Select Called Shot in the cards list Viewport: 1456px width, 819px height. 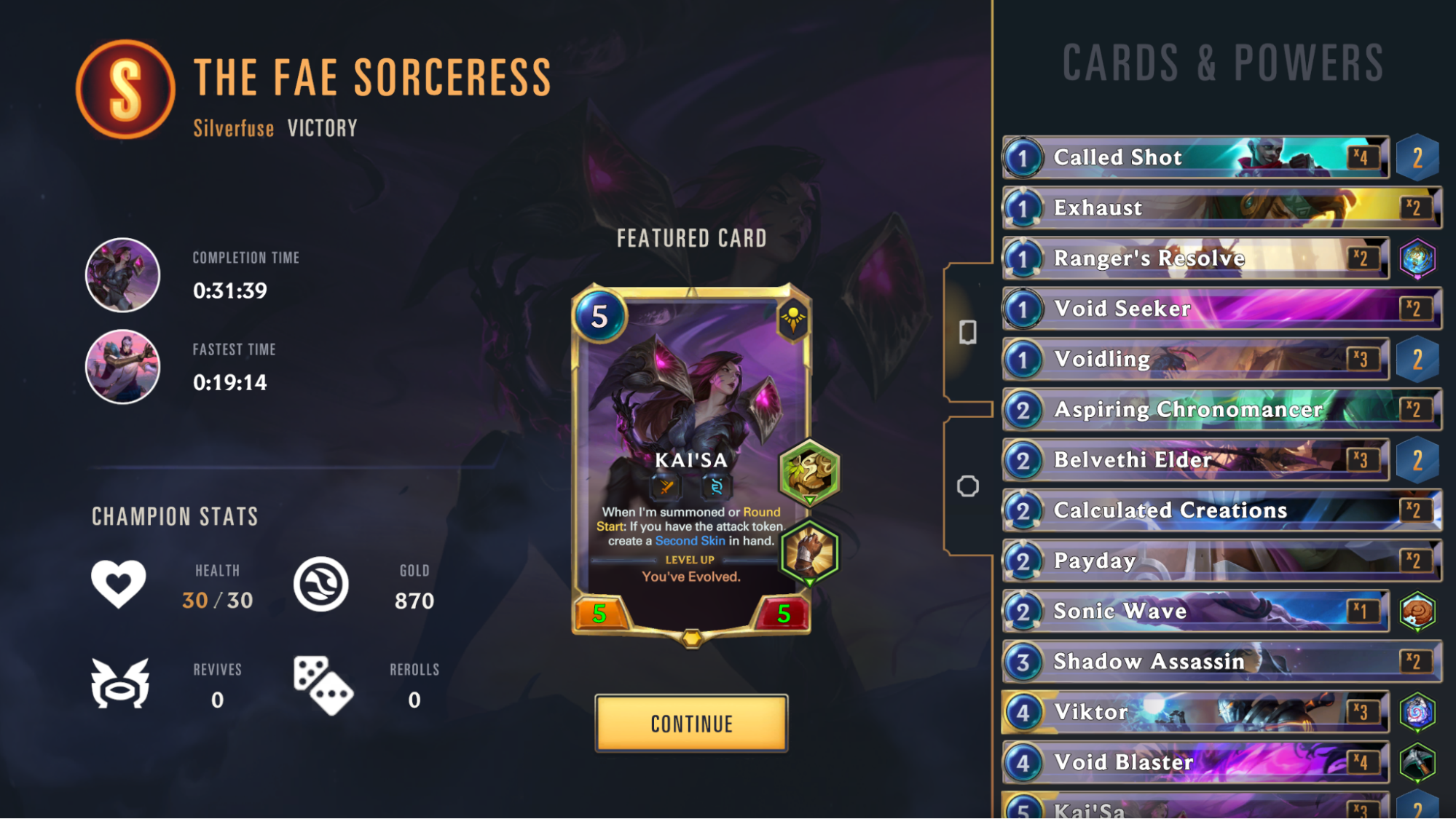1195,157
